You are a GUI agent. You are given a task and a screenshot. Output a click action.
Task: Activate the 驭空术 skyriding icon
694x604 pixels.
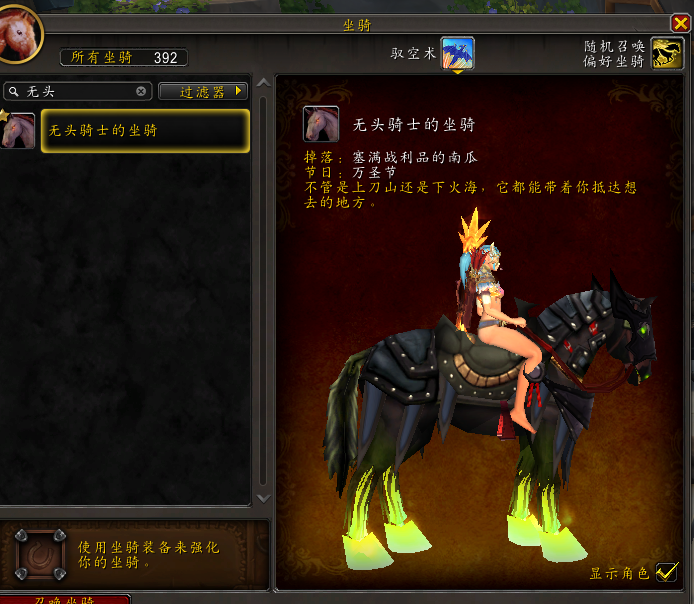pos(458,53)
